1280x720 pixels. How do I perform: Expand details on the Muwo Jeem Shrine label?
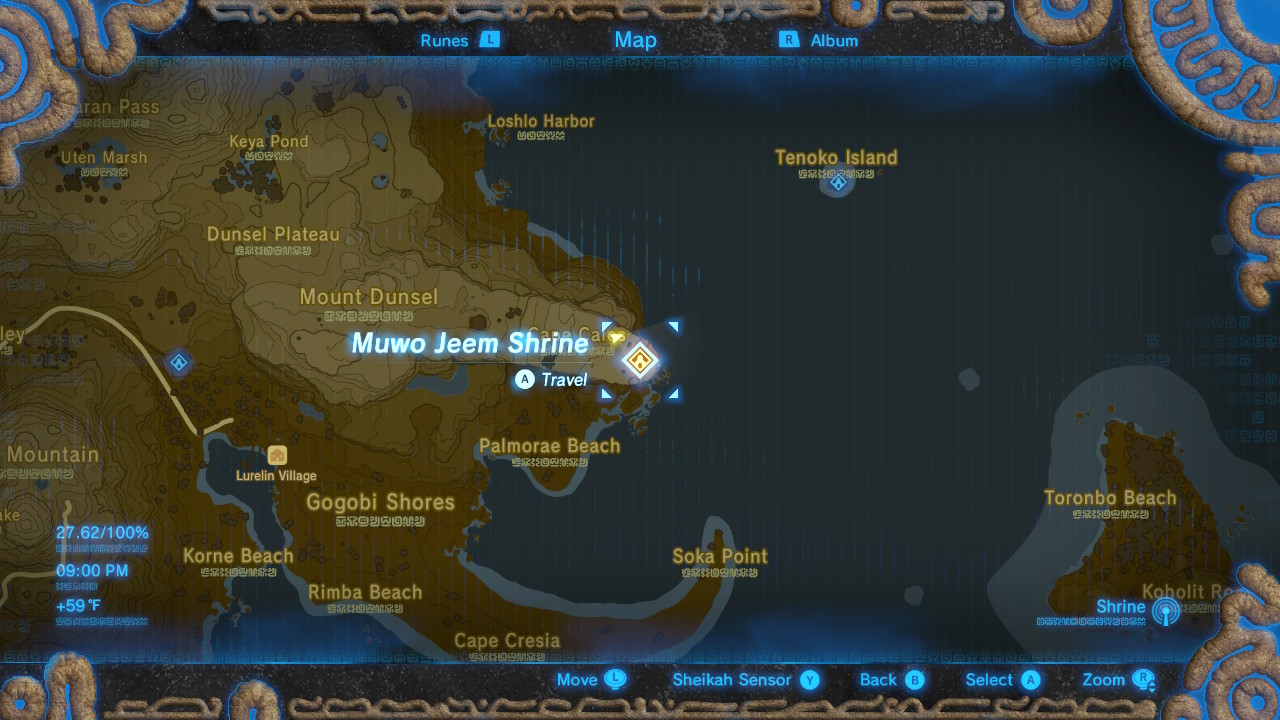470,343
